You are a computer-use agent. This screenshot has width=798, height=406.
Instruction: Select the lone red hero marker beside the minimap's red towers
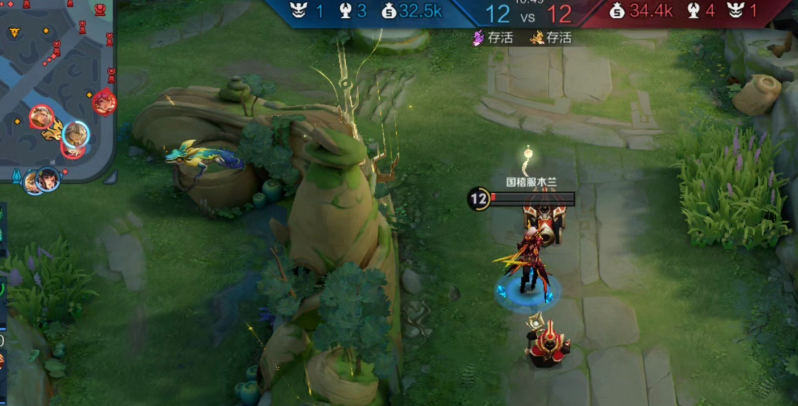104,101
